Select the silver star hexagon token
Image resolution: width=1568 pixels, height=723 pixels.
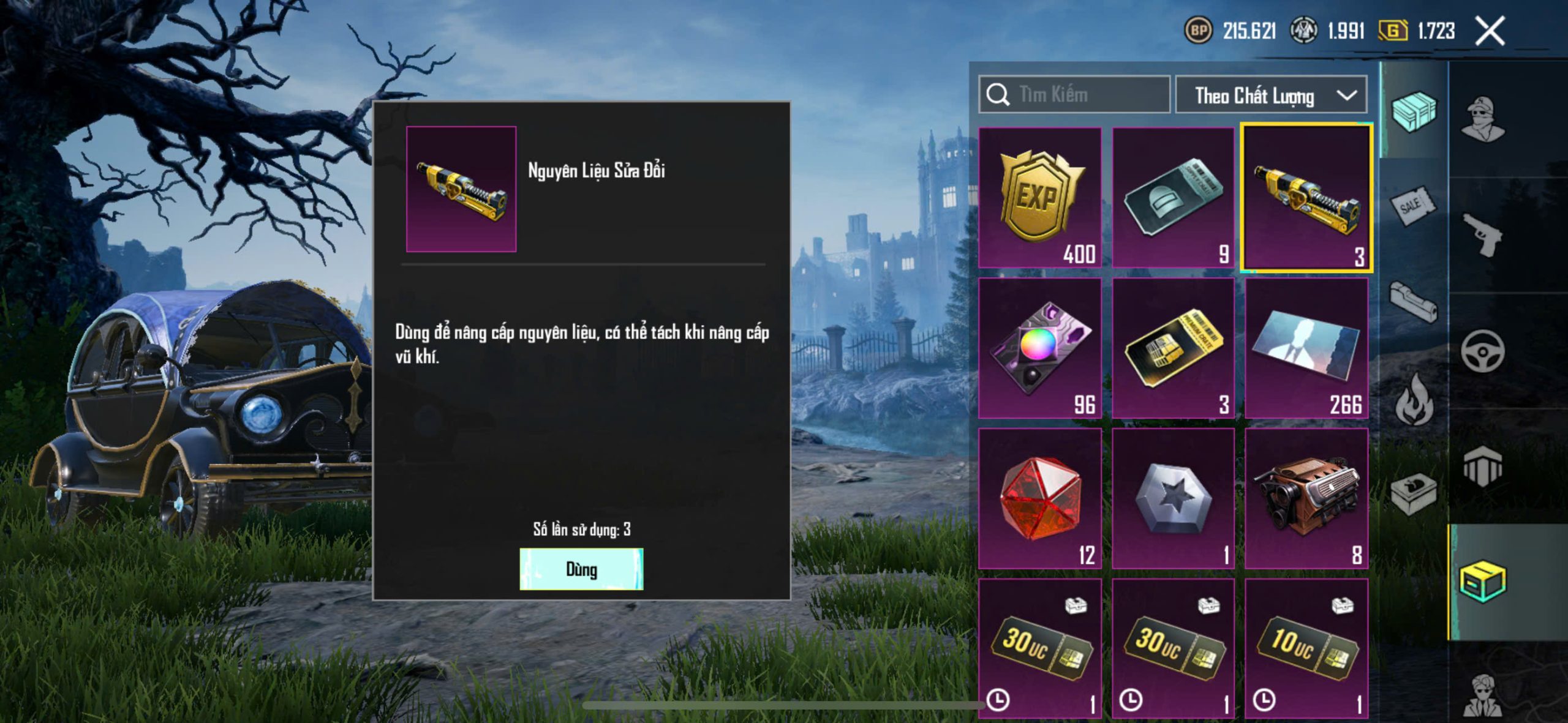point(1173,498)
